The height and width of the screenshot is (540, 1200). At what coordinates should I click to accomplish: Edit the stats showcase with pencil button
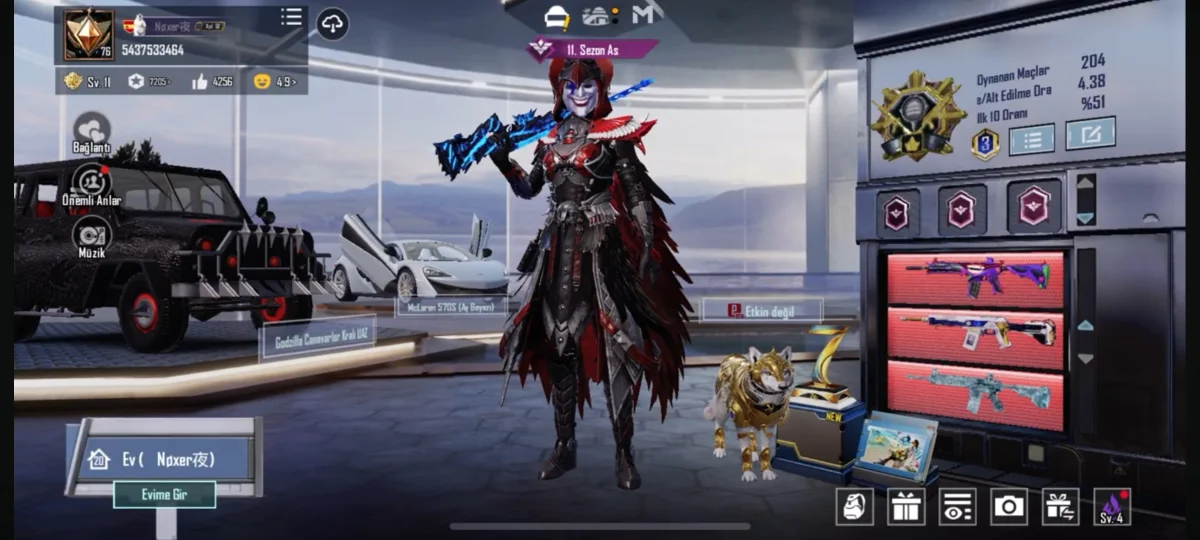click(1090, 133)
